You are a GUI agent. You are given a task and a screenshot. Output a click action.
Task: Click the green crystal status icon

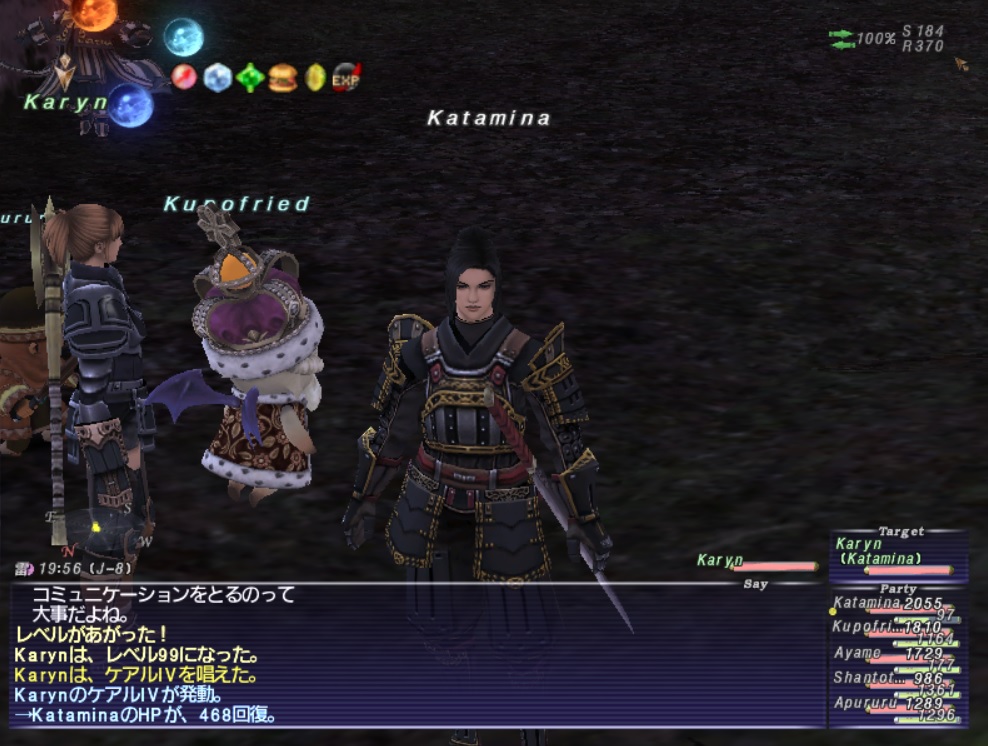(x=250, y=77)
